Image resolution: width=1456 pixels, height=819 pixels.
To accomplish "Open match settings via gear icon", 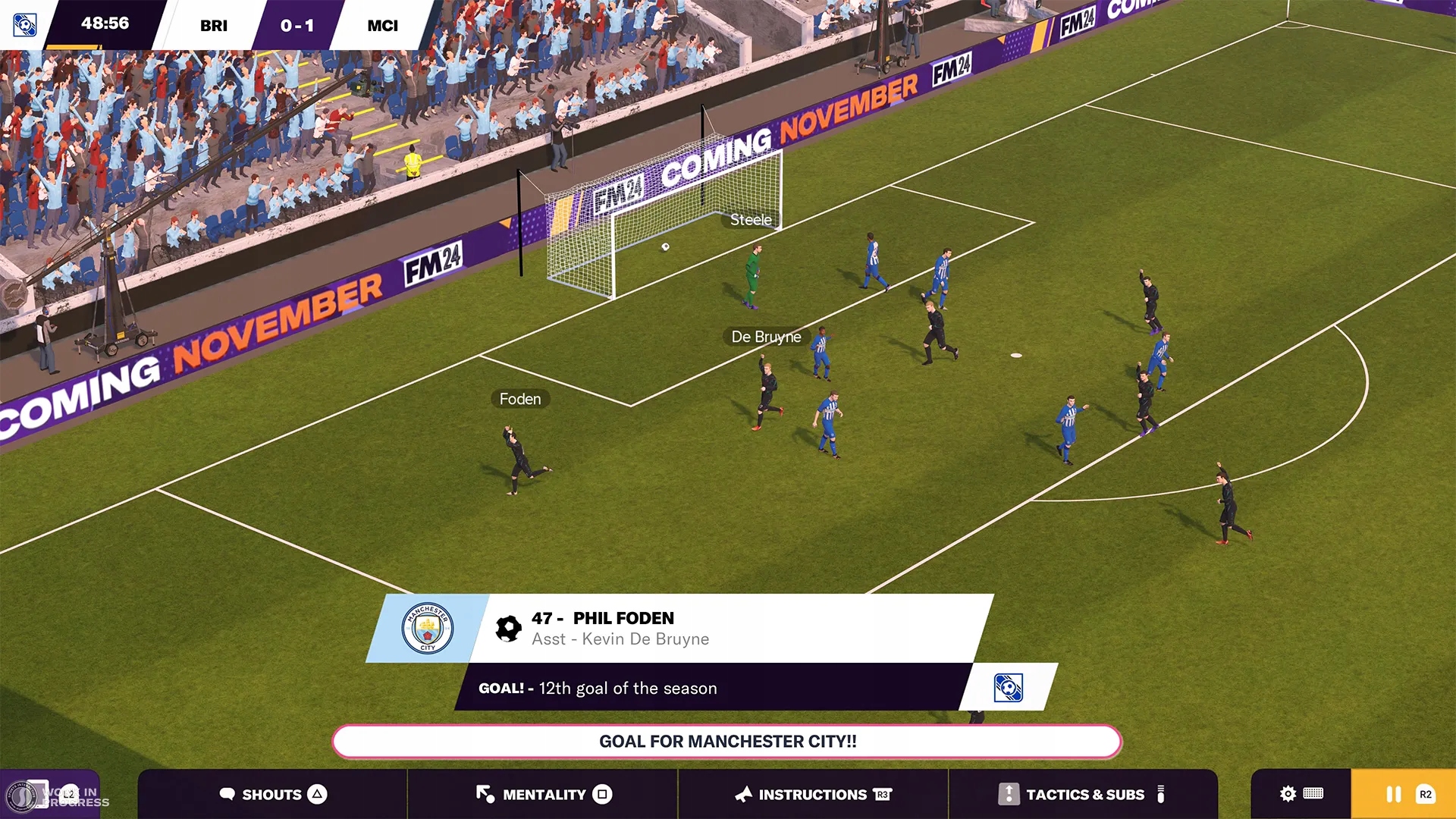I will point(1288,794).
